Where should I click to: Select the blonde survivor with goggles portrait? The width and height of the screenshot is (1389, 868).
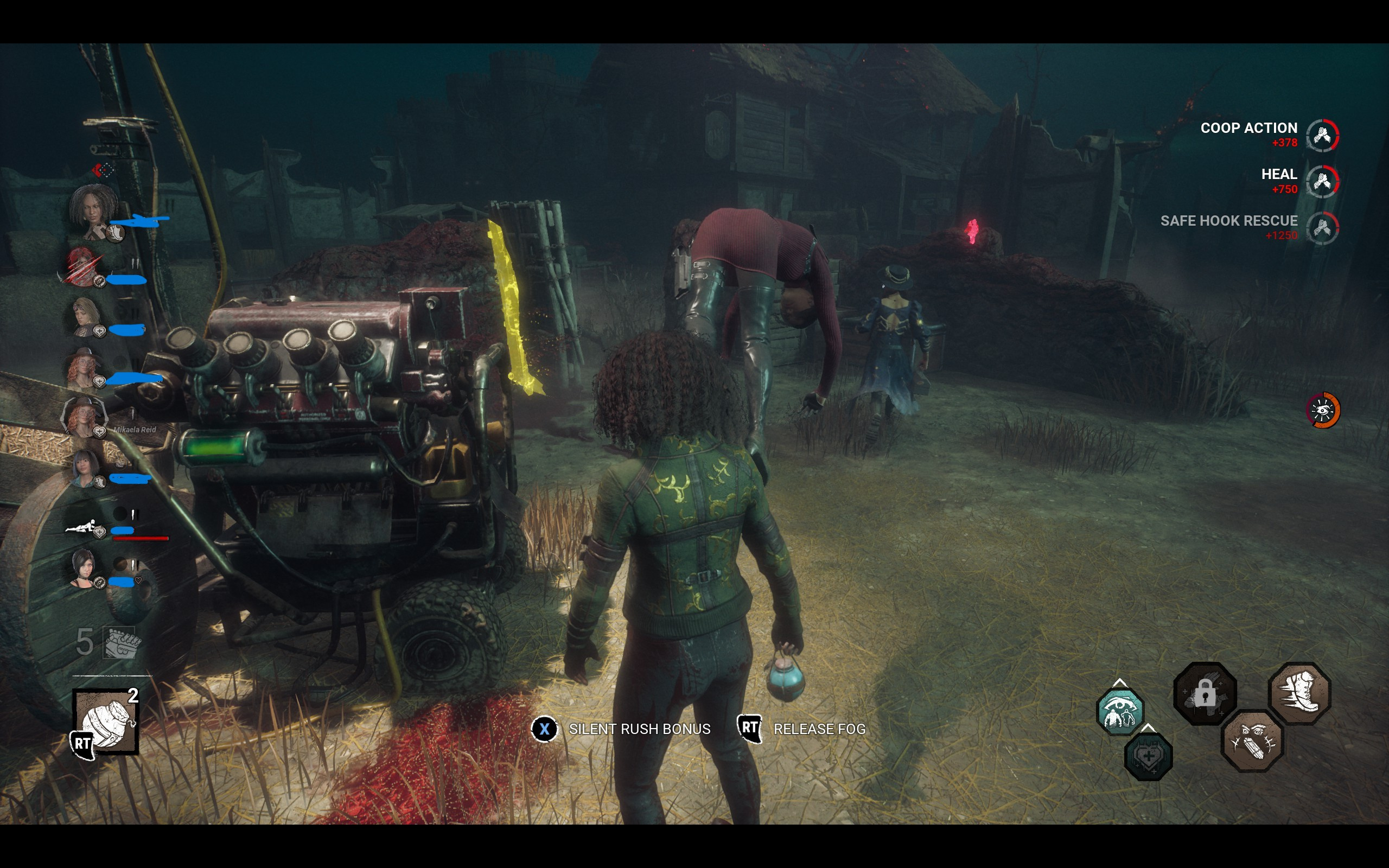point(86,316)
